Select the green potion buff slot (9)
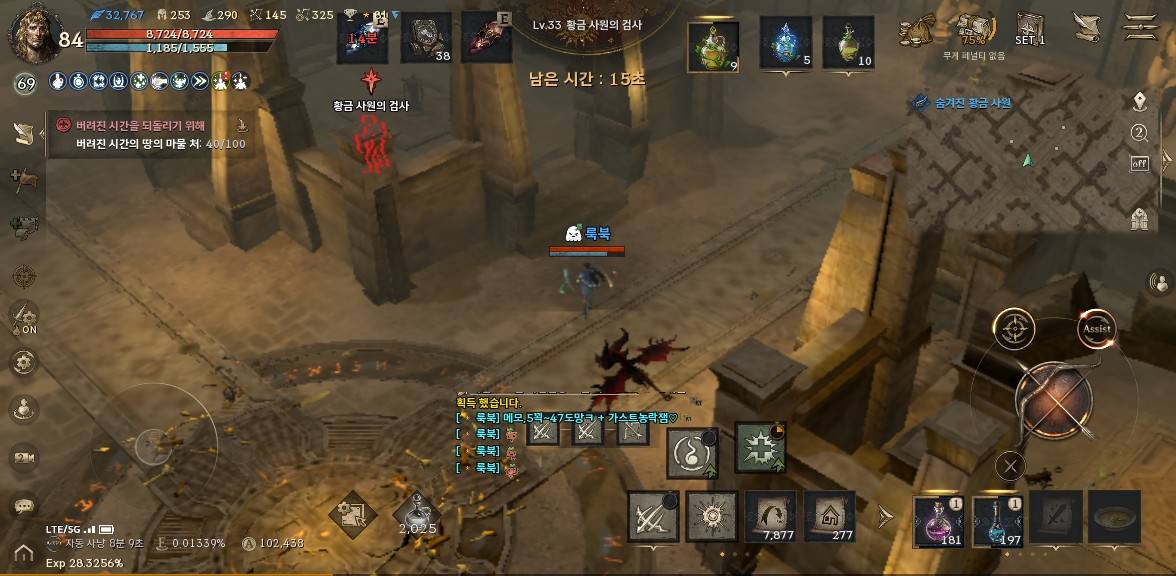 pos(713,46)
